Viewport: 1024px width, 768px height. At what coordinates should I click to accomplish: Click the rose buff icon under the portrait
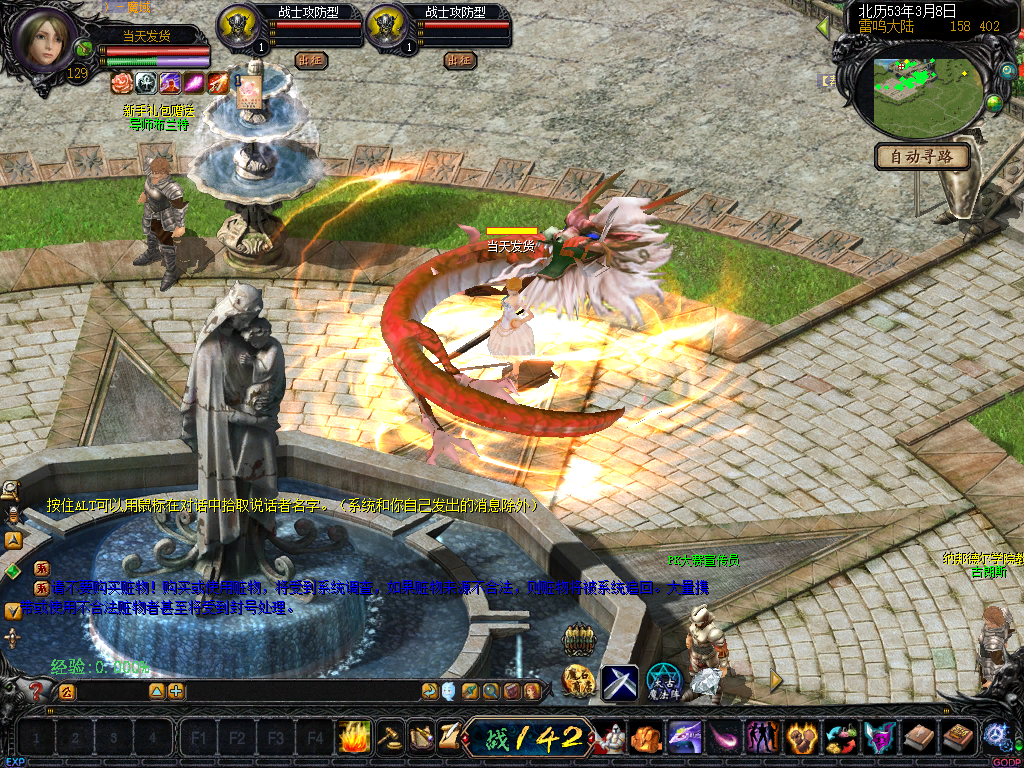121,82
